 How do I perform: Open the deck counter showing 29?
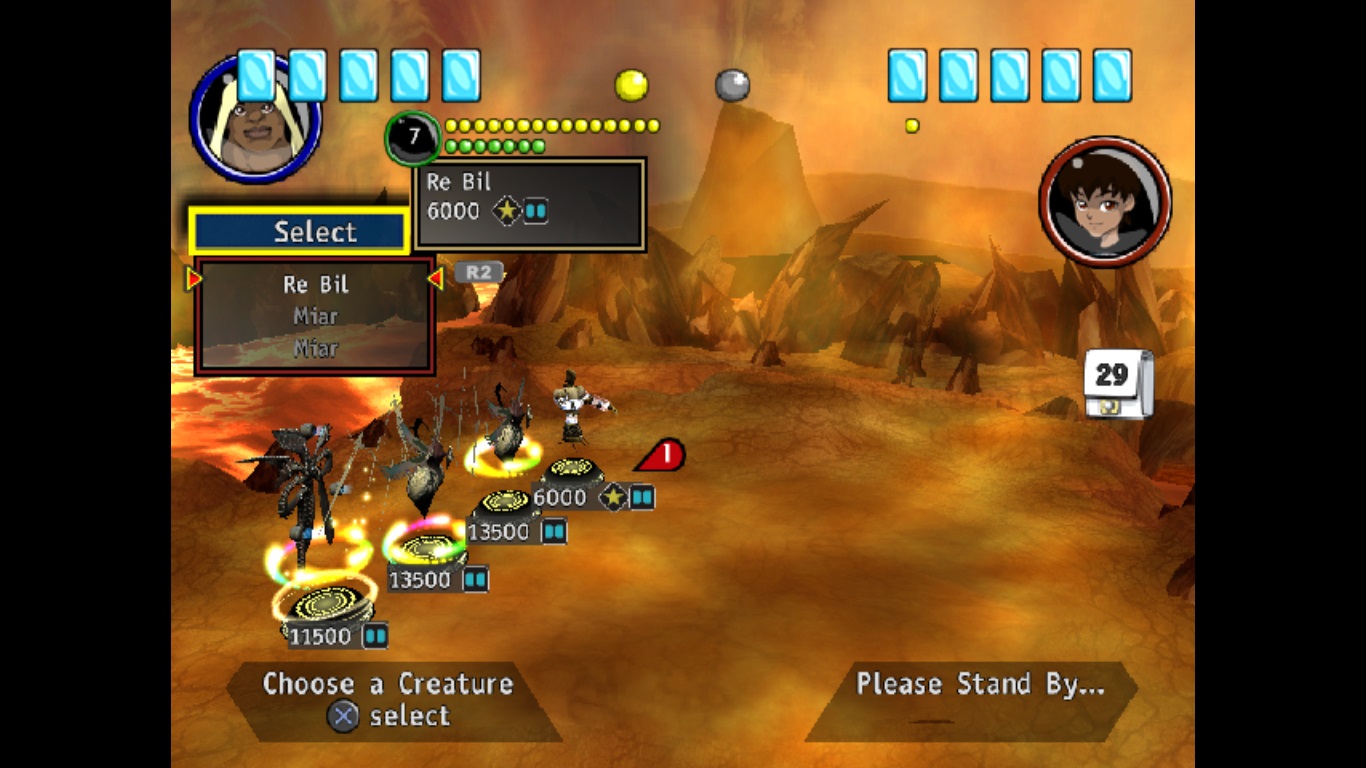click(1115, 382)
